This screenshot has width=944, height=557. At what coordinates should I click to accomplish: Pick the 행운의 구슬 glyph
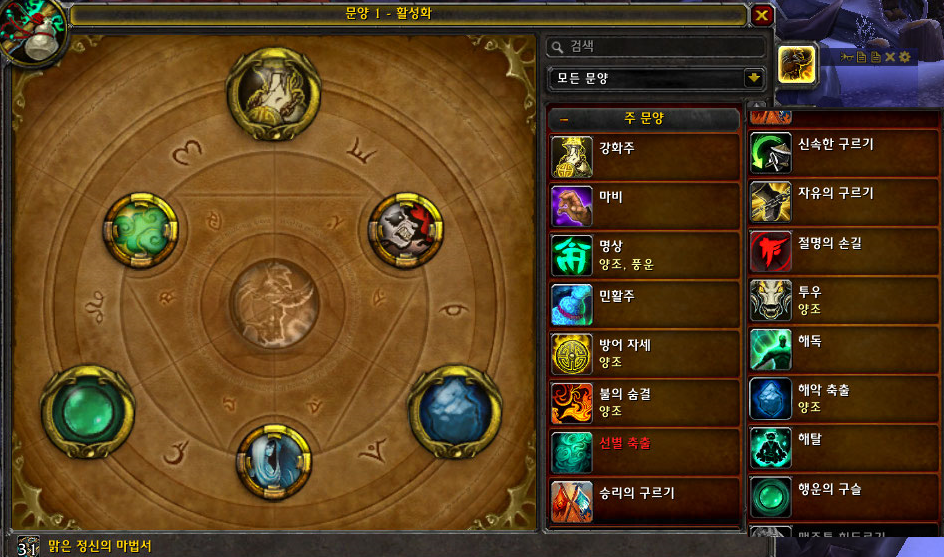click(845, 495)
